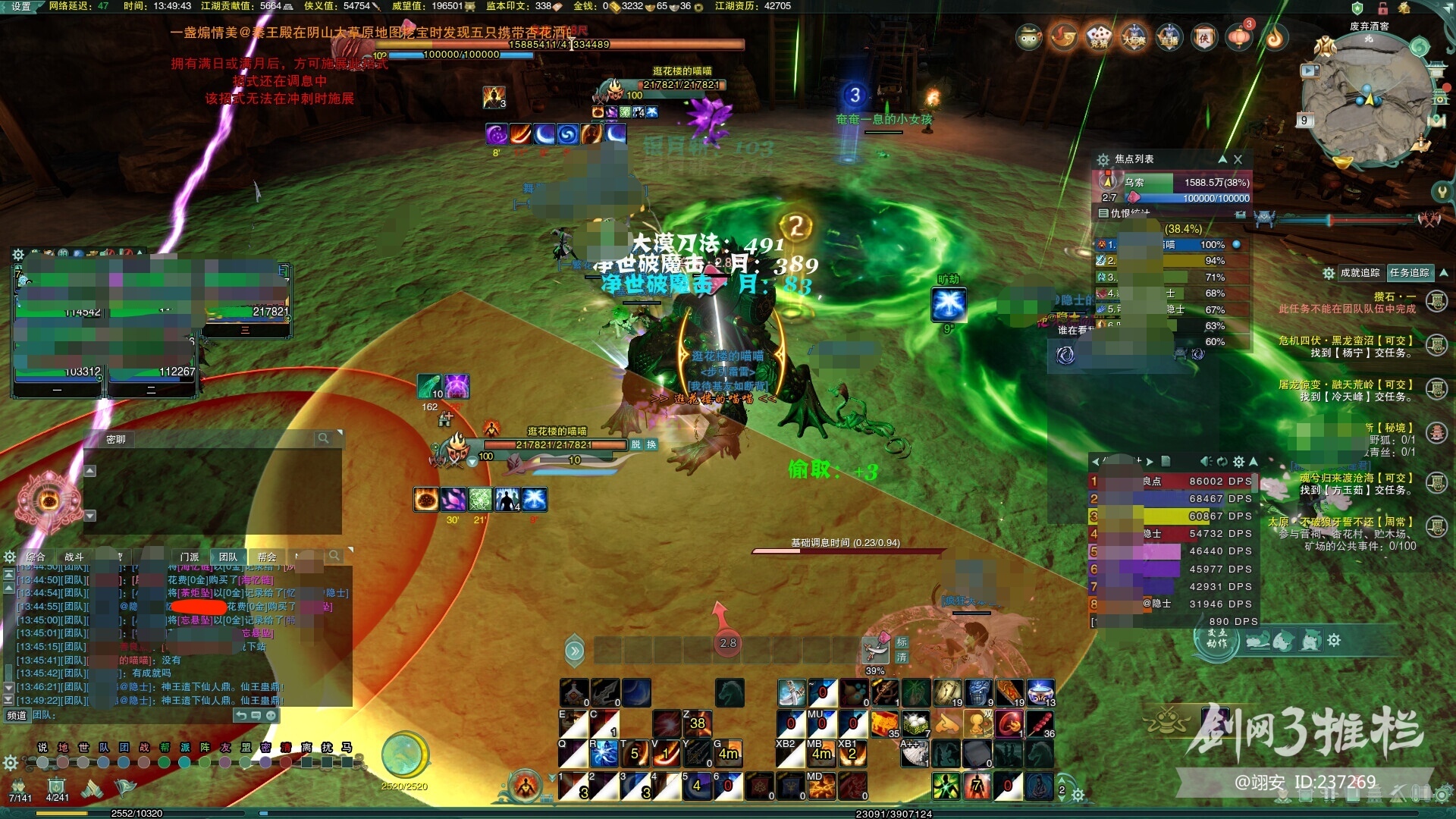Open the 焦点列表 gear settings
Screen dimensions: 1456x819
click(x=1103, y=159)
